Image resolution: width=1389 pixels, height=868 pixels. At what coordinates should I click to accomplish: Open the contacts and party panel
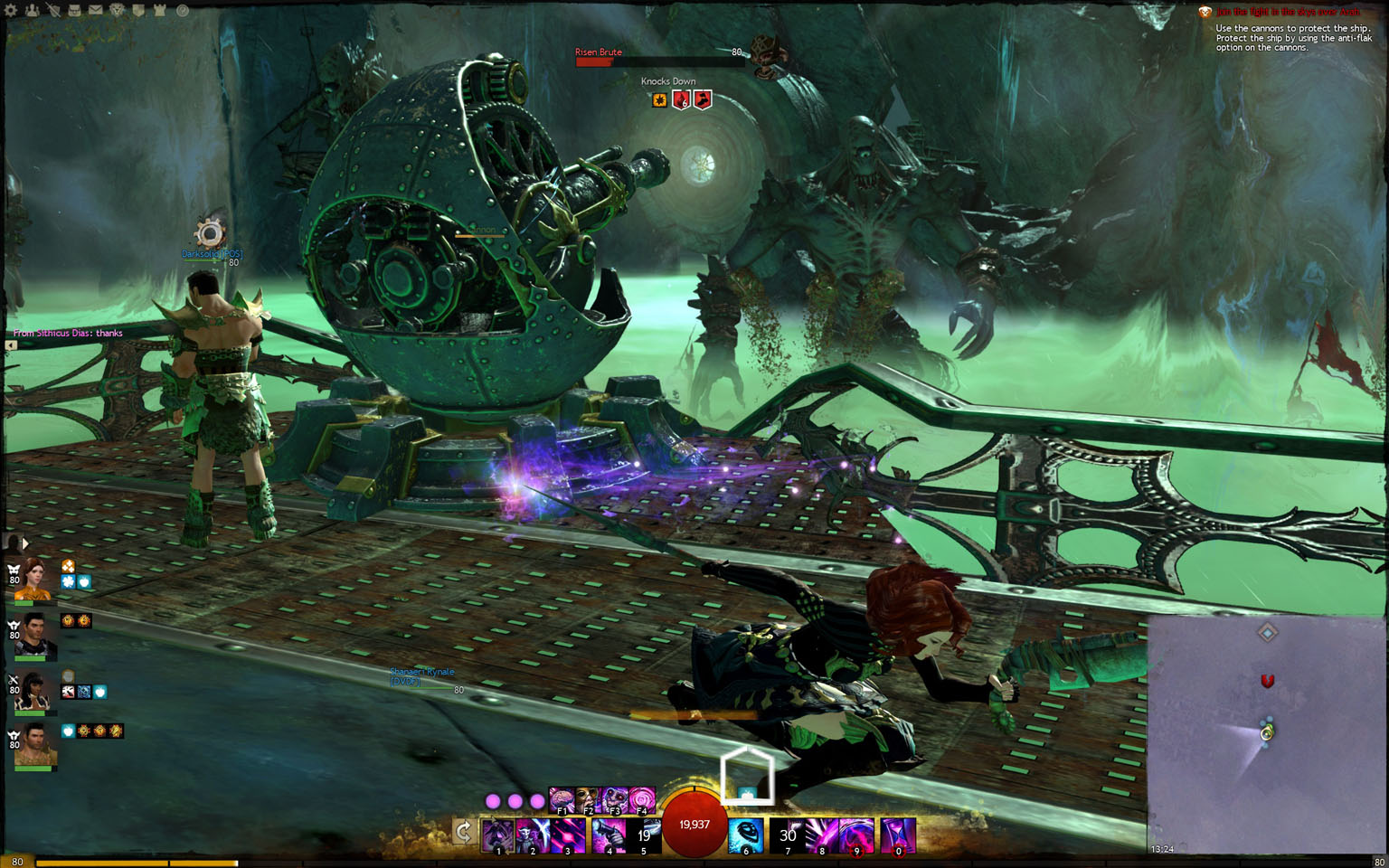point(33,11)
